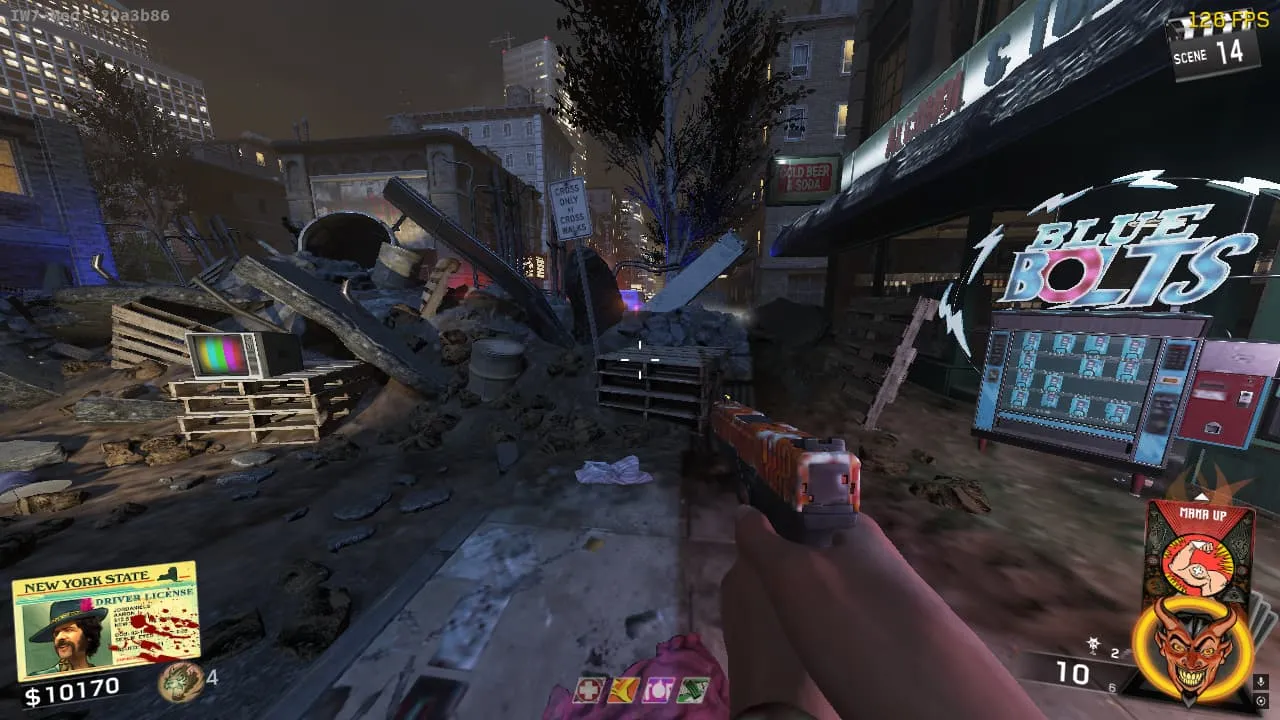Click the green perk icon
This screenshot has width=1280, height=720.
click(x=692, y=690)
